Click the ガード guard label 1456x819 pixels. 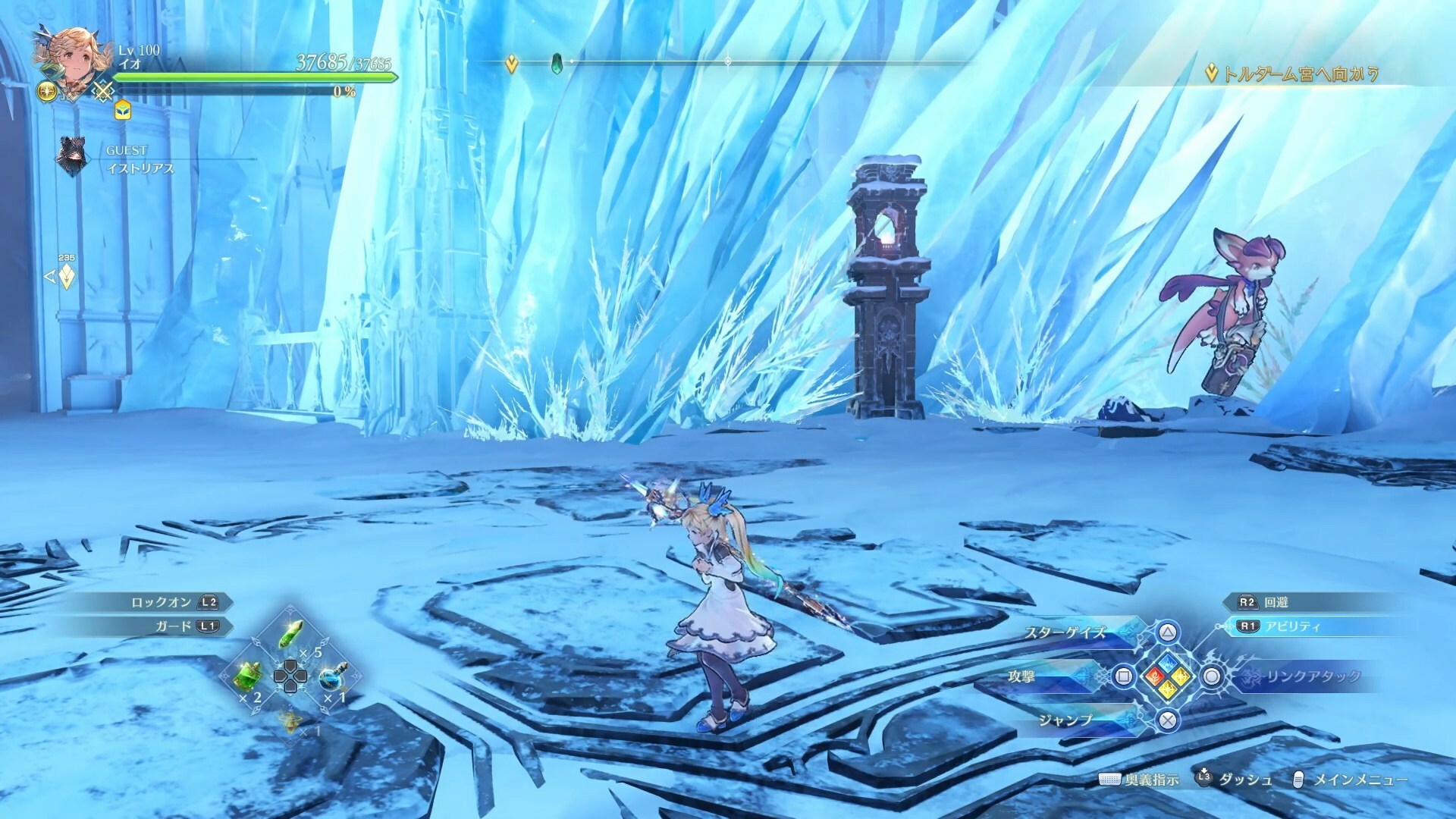tap(174, 626)
